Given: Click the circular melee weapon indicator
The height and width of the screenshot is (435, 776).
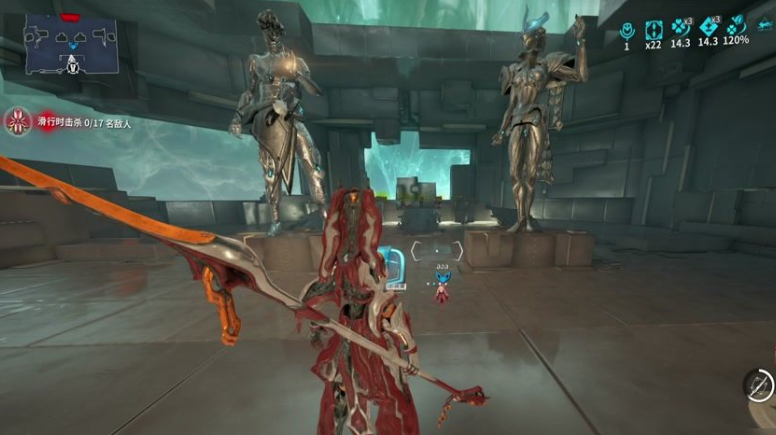Looking at the screenshot, I should 759,385.
